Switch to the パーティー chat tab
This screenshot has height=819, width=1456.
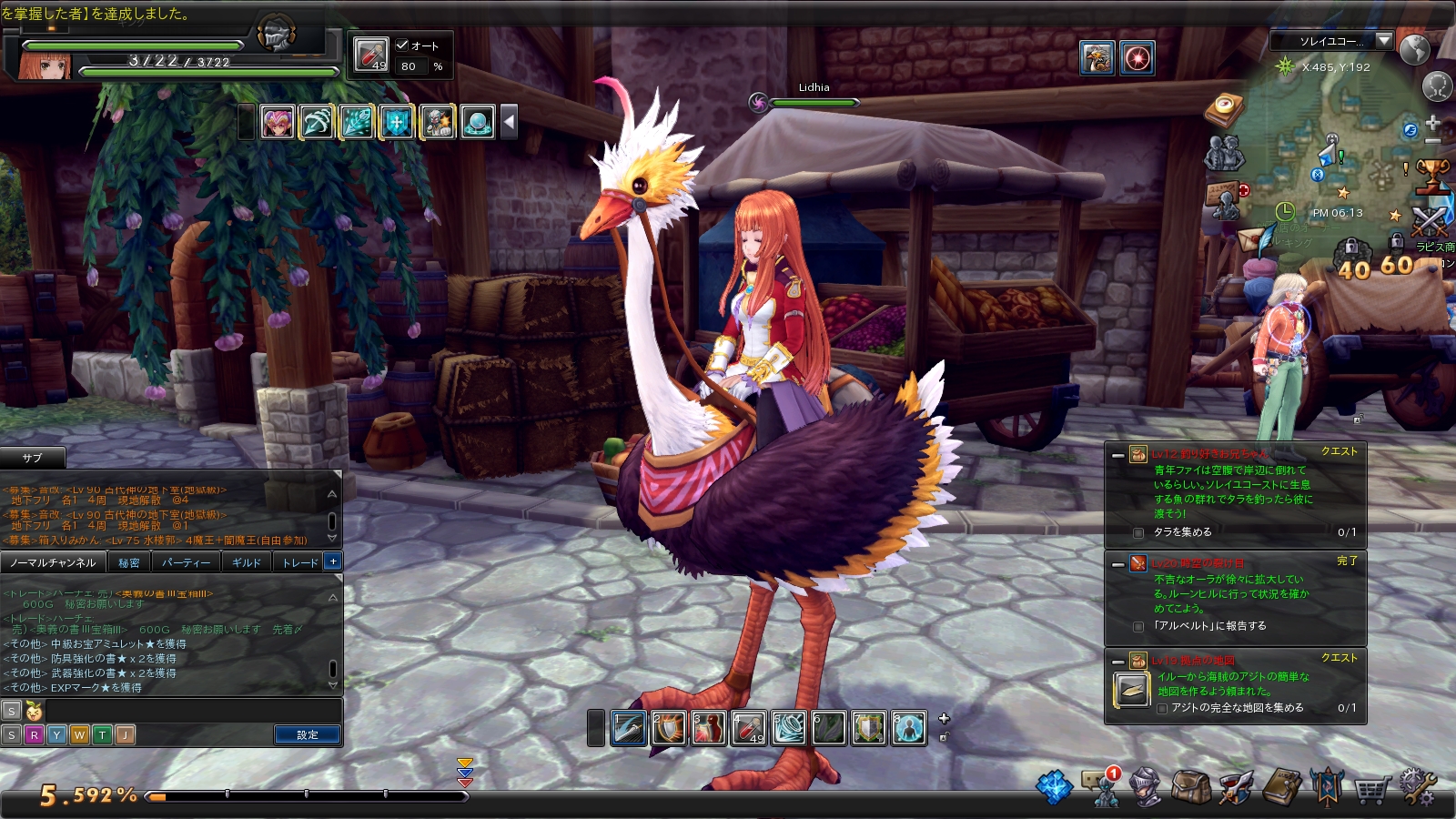pyautogui.click(x=186, y=562)
